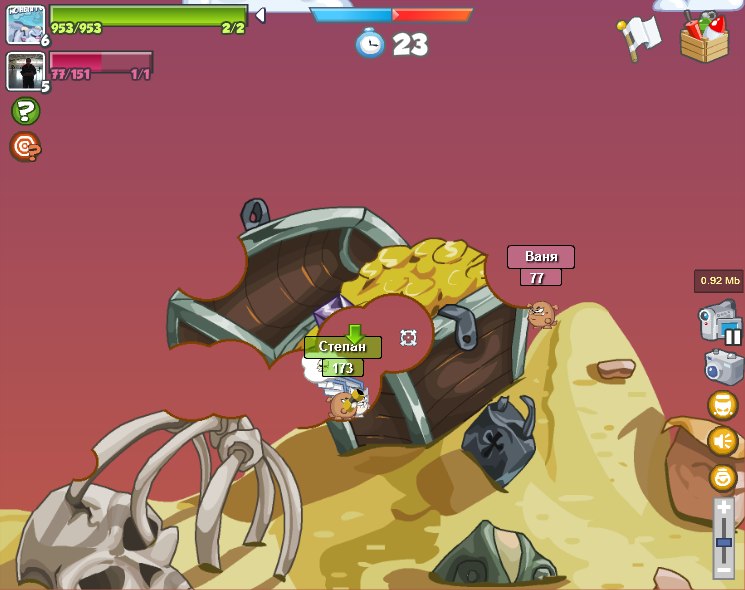745x590 pixels.
Task: Select the pink team player avatar
Action: point(25,71)
